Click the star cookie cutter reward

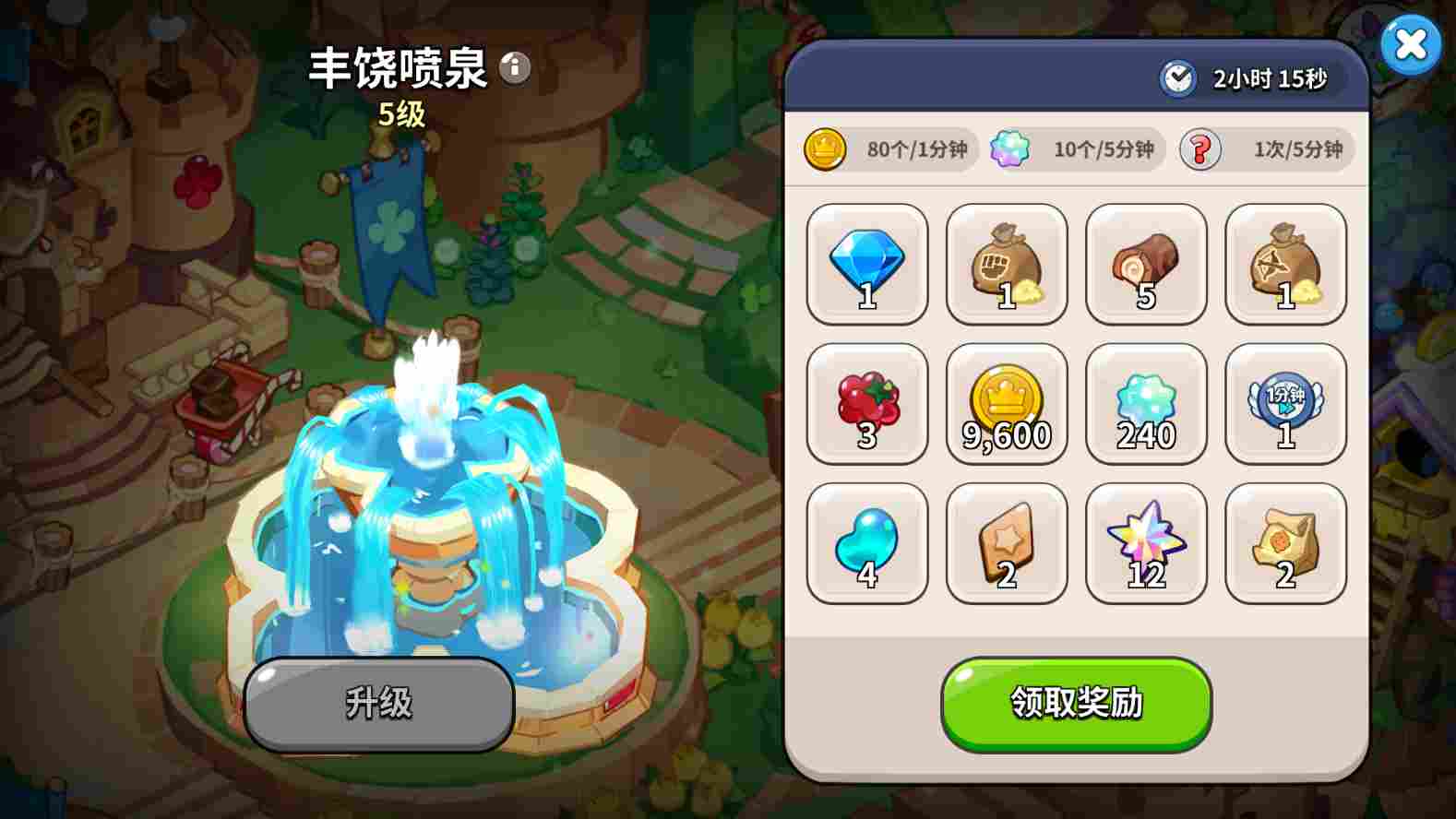coord(1006,542)
